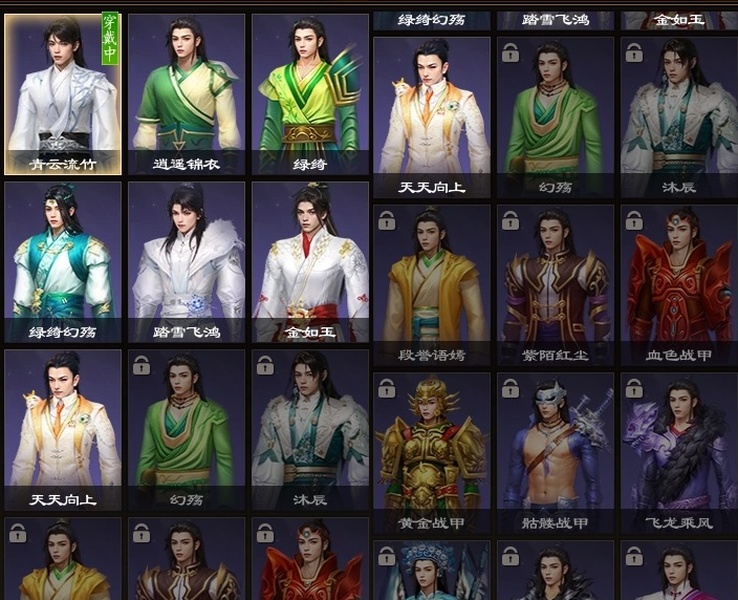Select the equipped 青云流竹 white costume
Viewport: 738px width, 600px height.
[x=63, y=94]
